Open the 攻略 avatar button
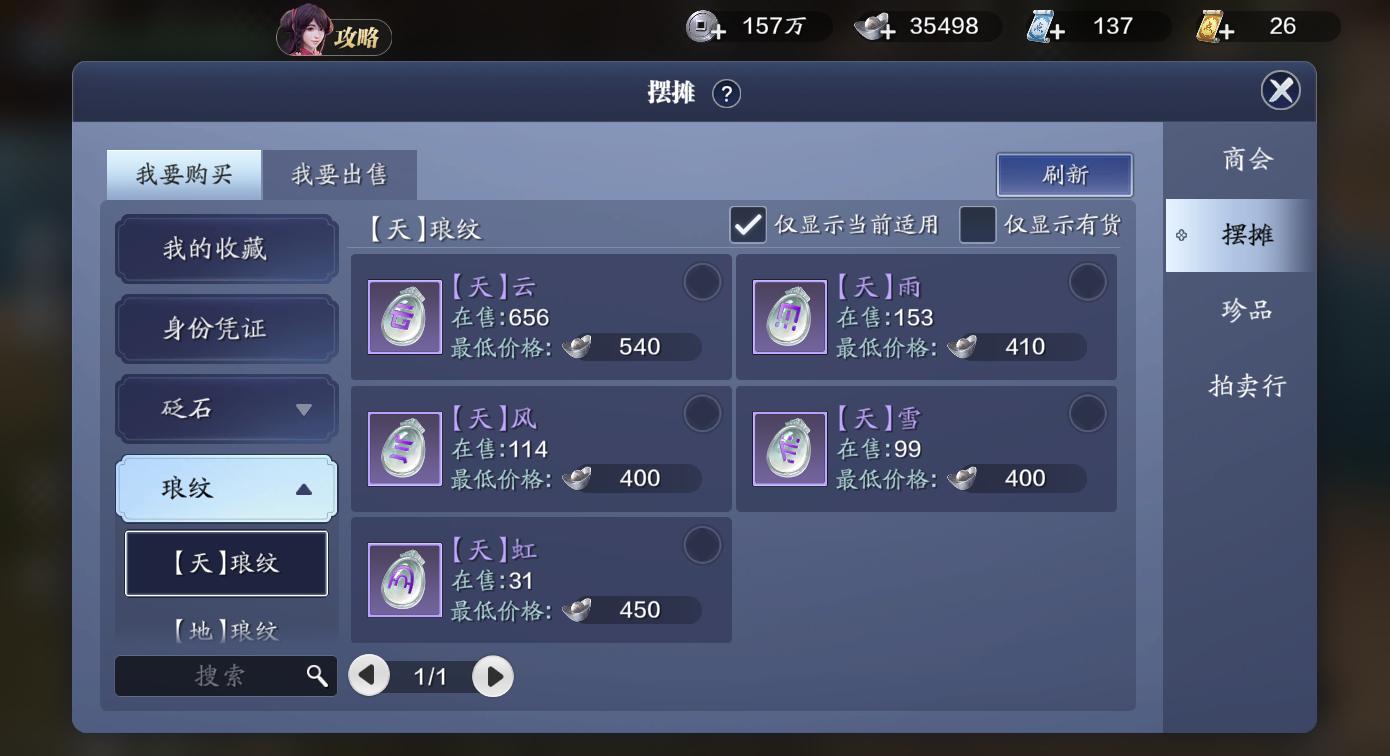The height and width of the screenshot is (756, 1390). point(333,35)
